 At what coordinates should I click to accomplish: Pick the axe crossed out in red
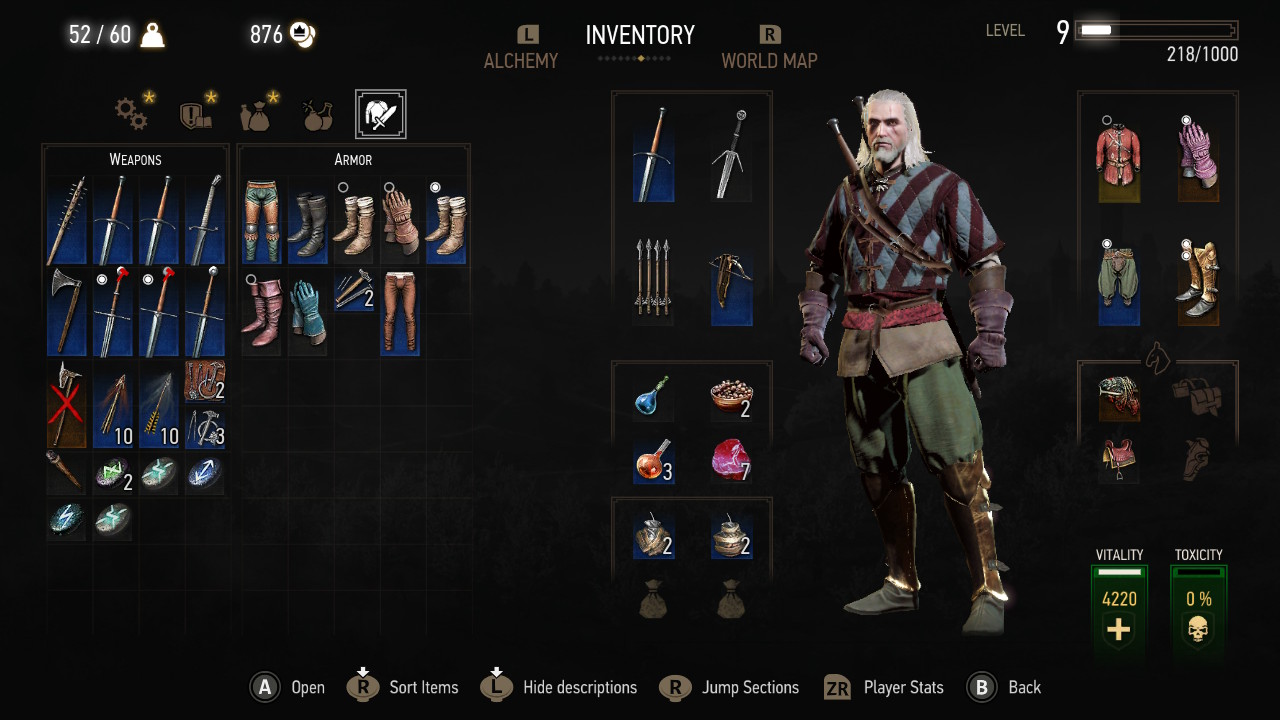(x=66, y=404)
